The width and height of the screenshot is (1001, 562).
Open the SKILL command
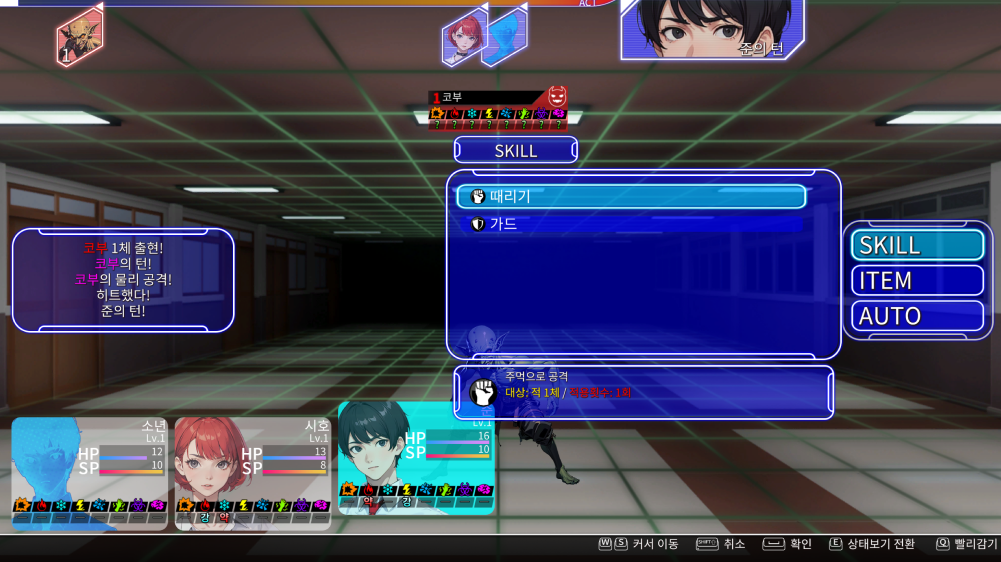pyautogui.click(x=917, y=245)
